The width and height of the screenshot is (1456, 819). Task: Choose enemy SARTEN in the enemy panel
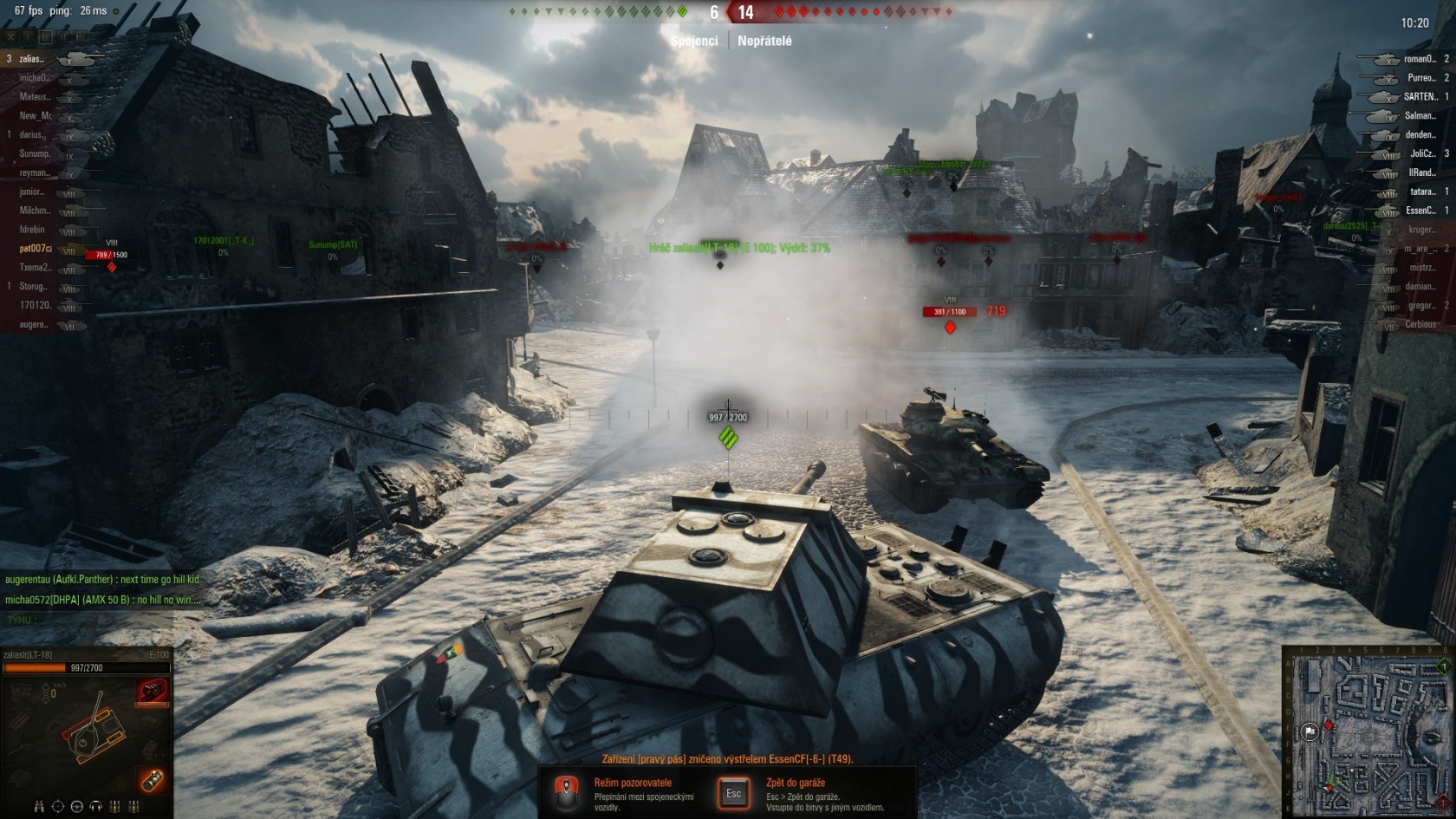coord(1420,97)
